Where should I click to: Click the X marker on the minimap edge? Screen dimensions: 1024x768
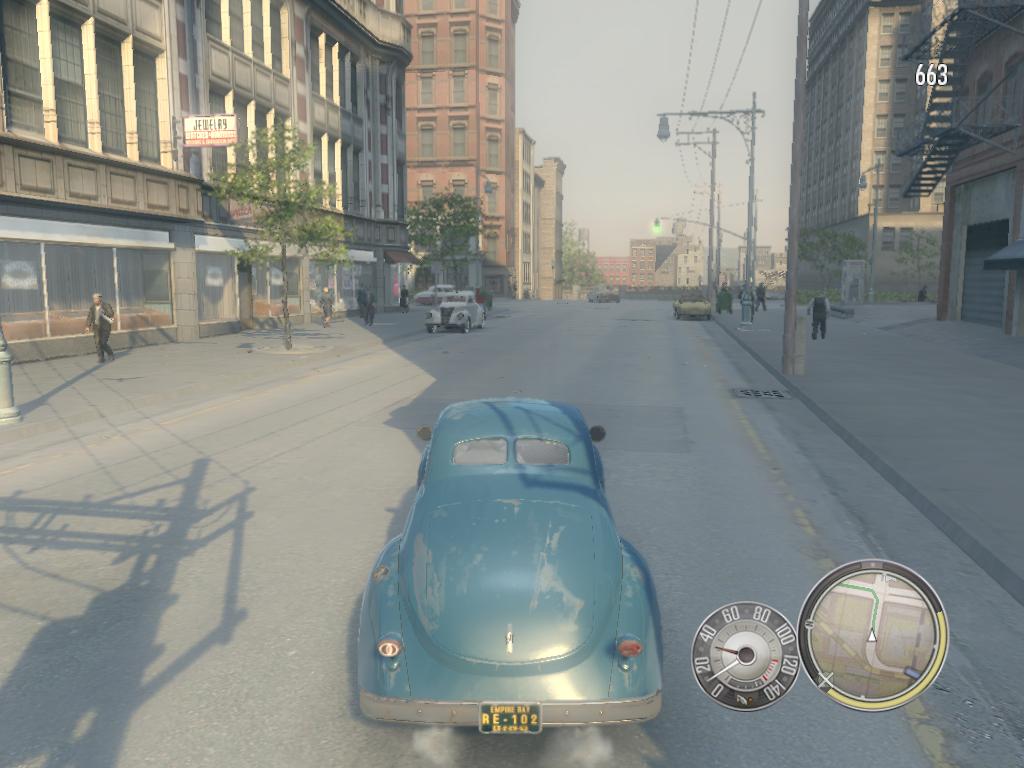click(825, 680)
